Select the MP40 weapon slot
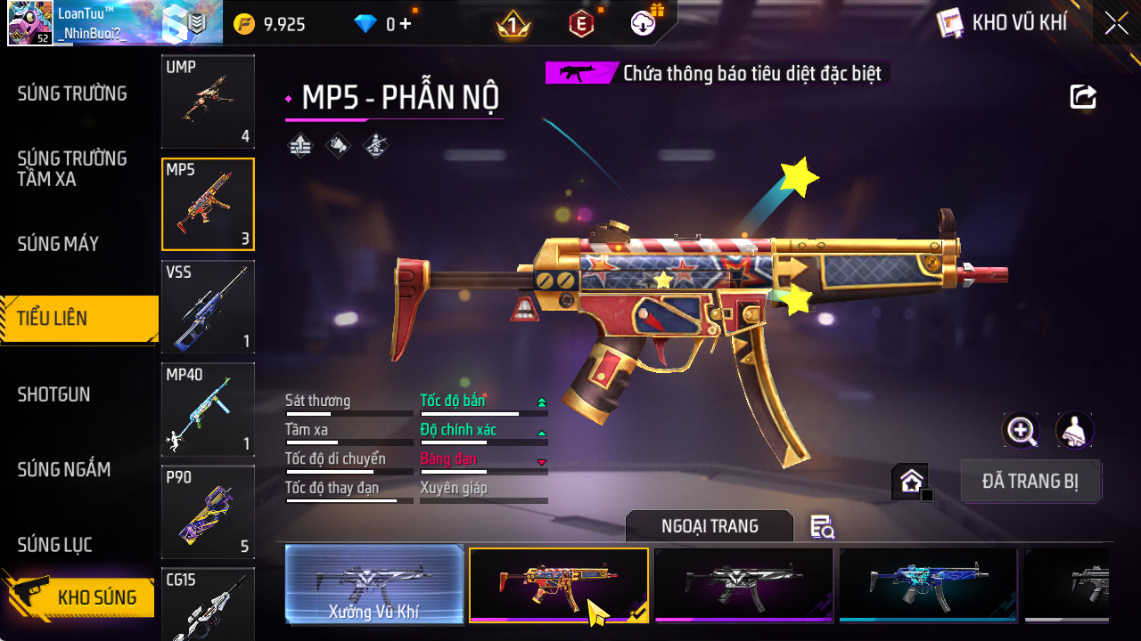1141x641 pixels. click(208, 408)
